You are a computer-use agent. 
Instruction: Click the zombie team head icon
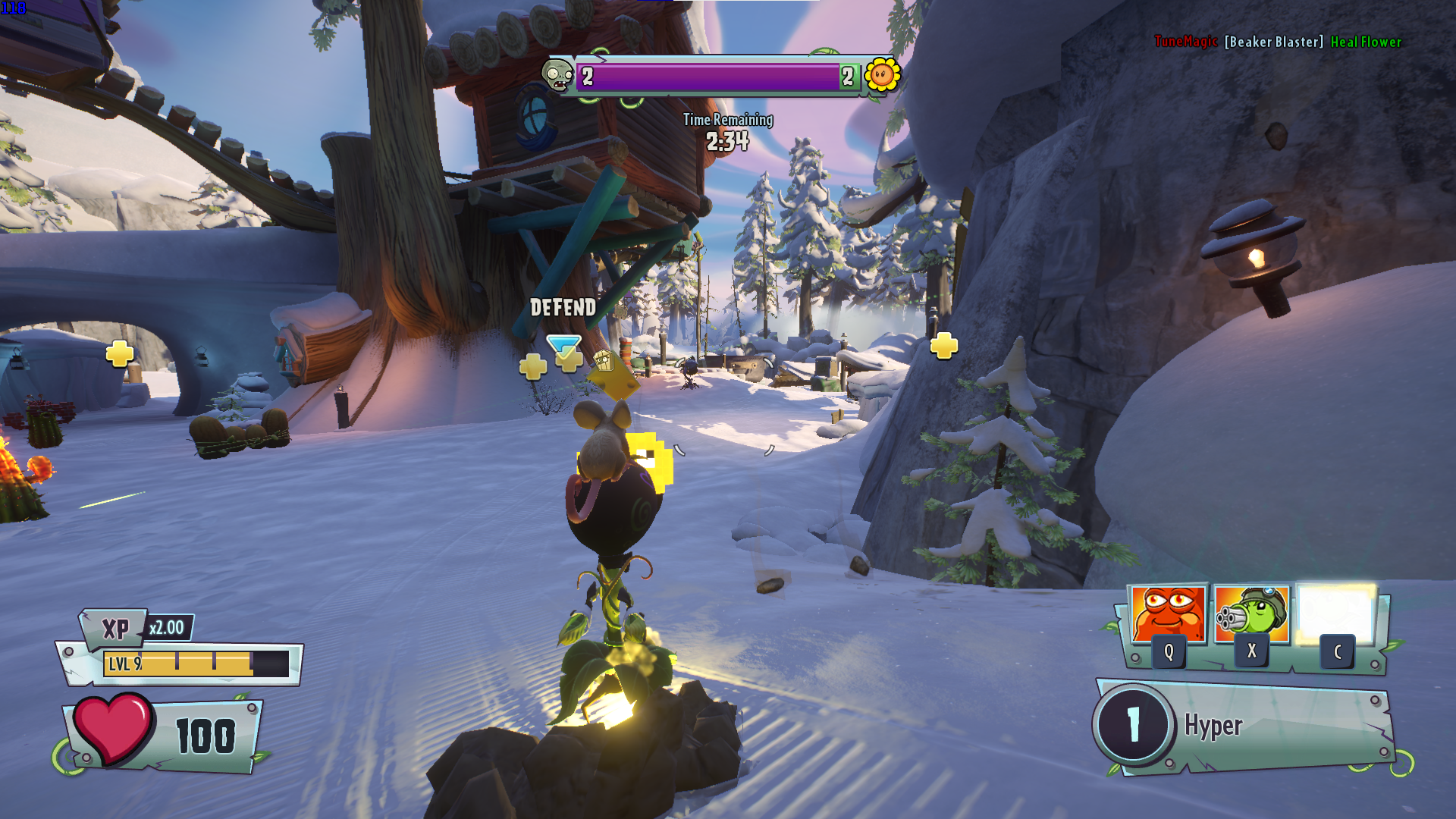click(557, 76)
